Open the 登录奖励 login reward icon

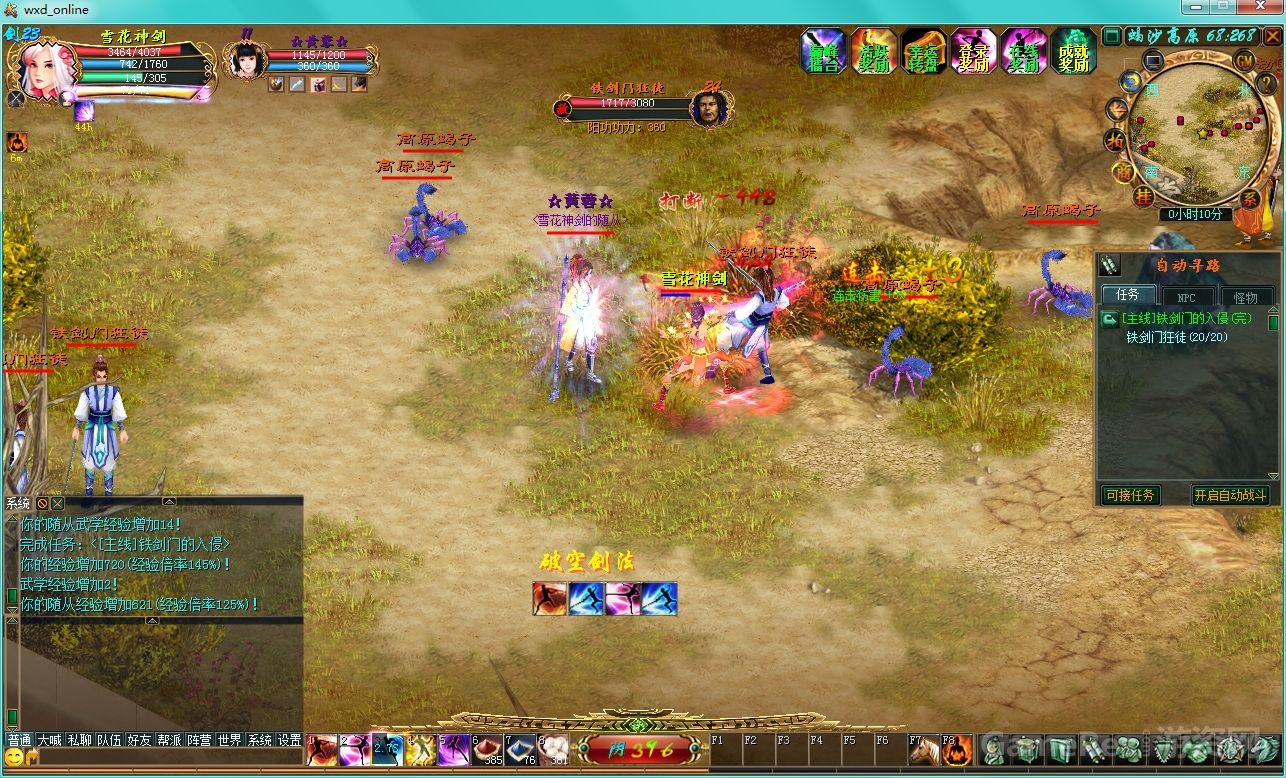(973, 52)
